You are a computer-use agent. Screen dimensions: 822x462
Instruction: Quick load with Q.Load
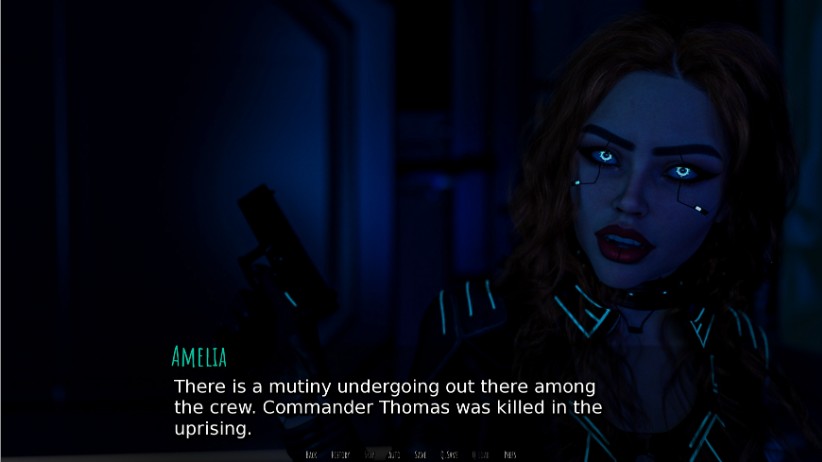480,455
